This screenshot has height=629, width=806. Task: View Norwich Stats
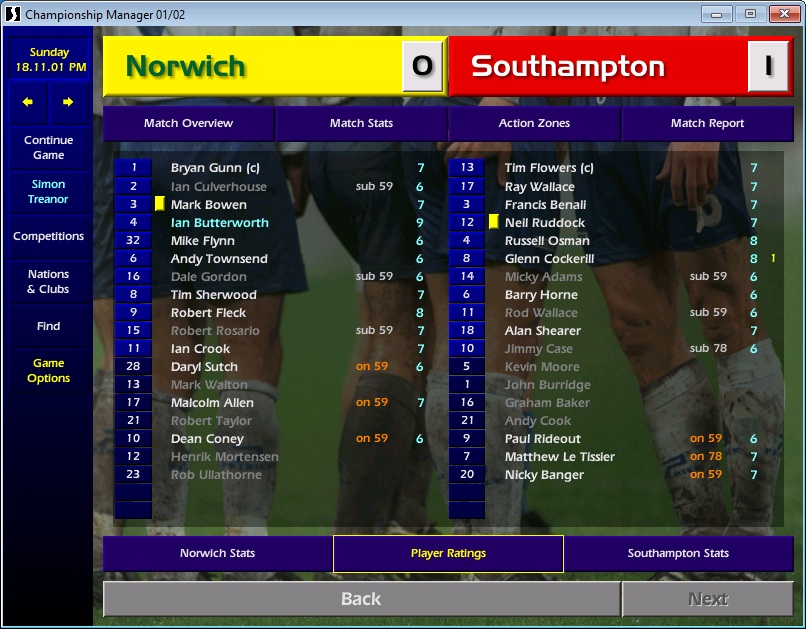217,554
